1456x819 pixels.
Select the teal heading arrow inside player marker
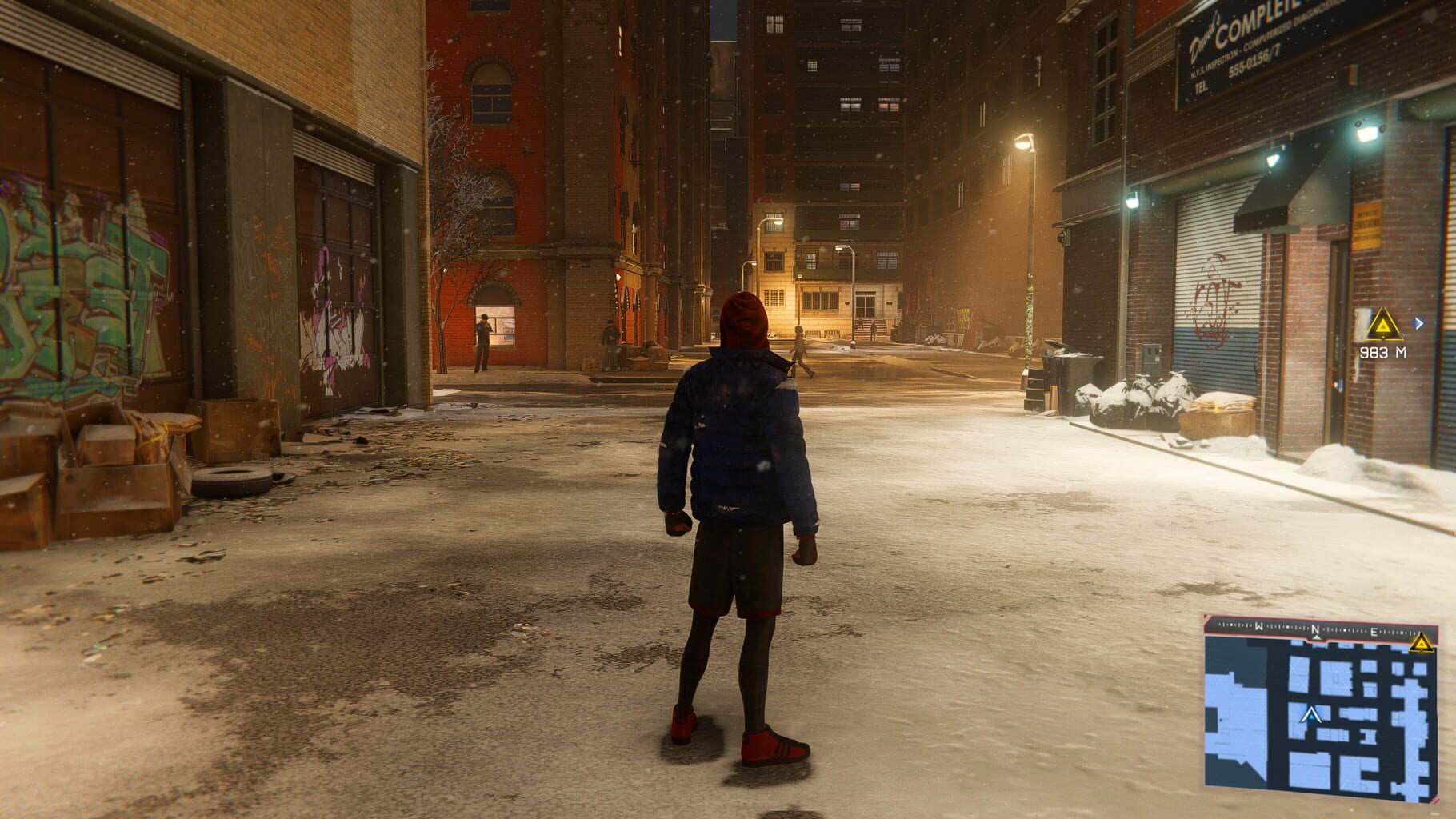tap(1312, 718)
